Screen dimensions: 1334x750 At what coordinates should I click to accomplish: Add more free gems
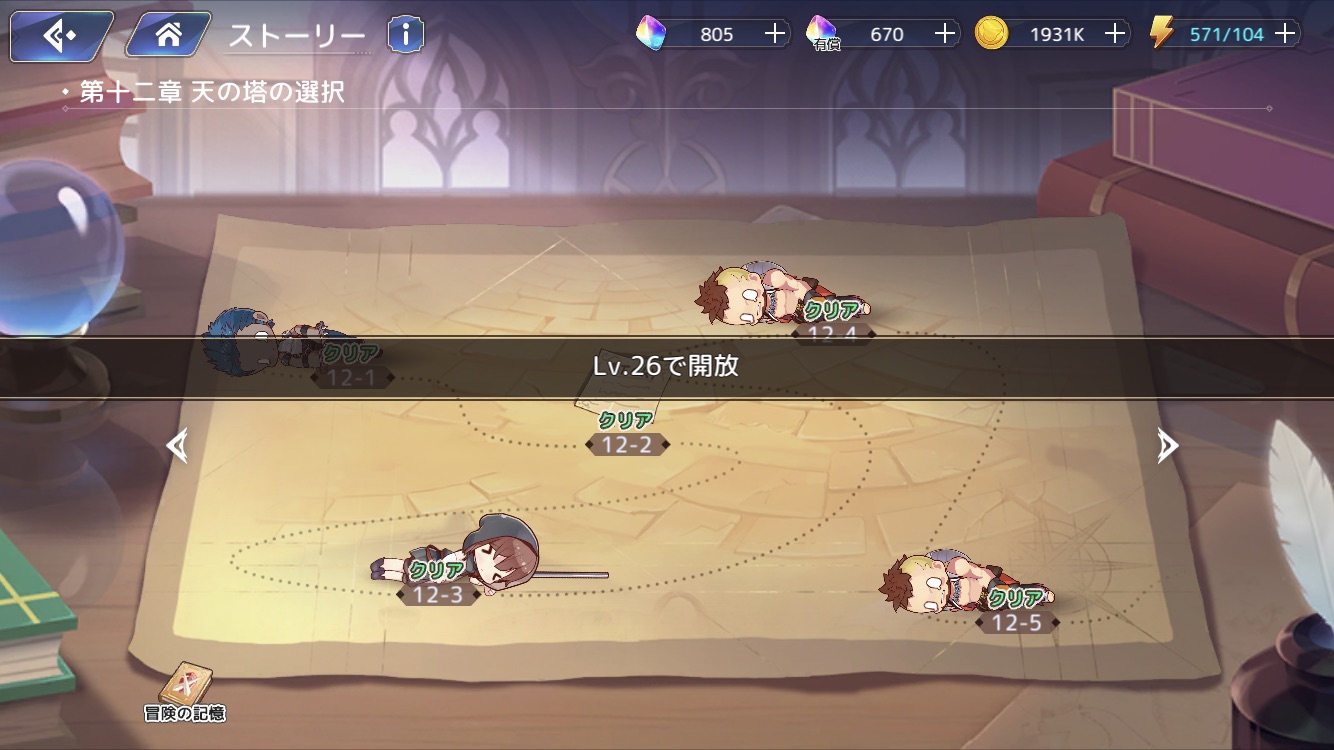[x=775, y=34]
